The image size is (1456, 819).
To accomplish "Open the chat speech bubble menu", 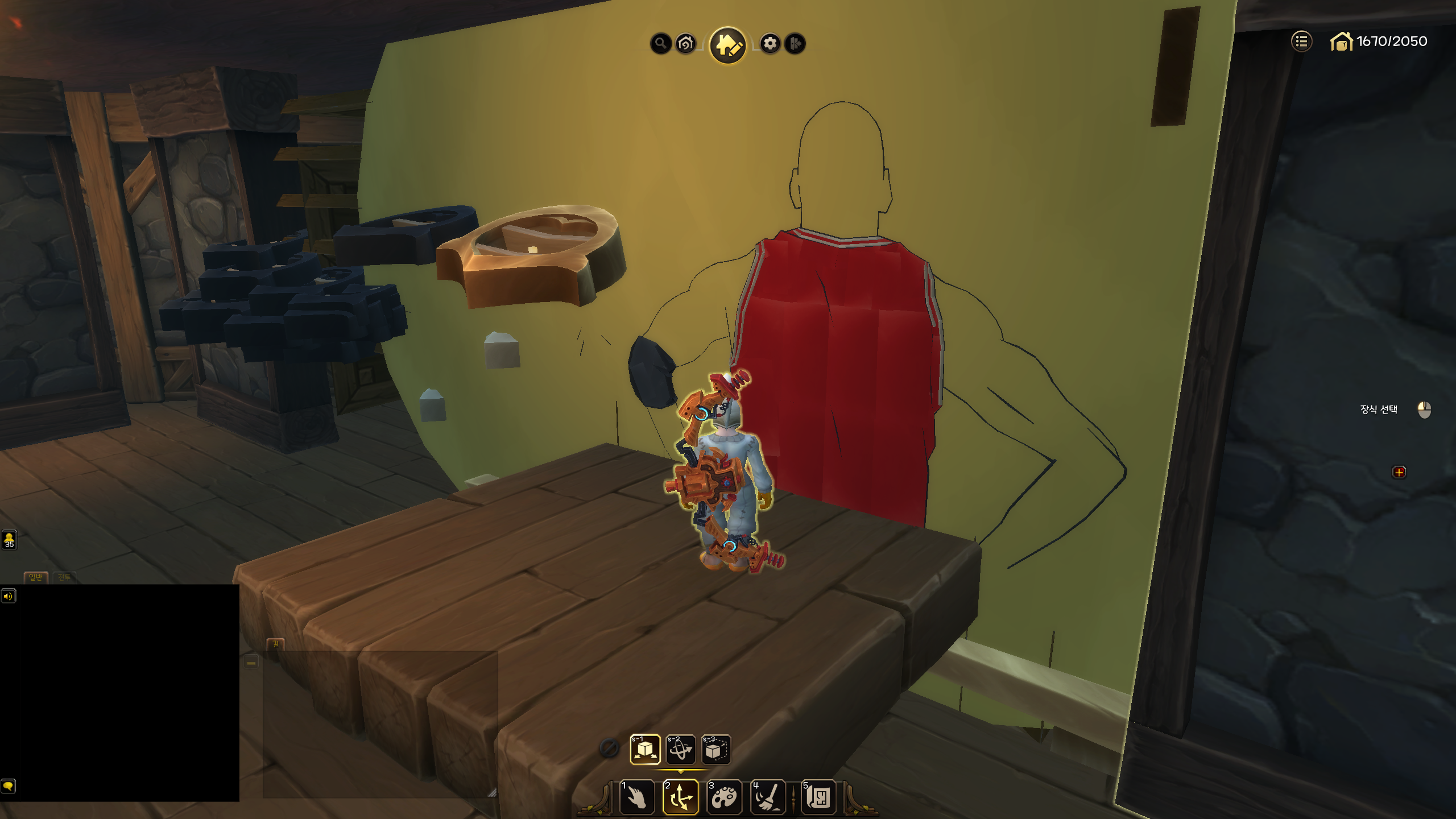I will click(x=8, y=786).
